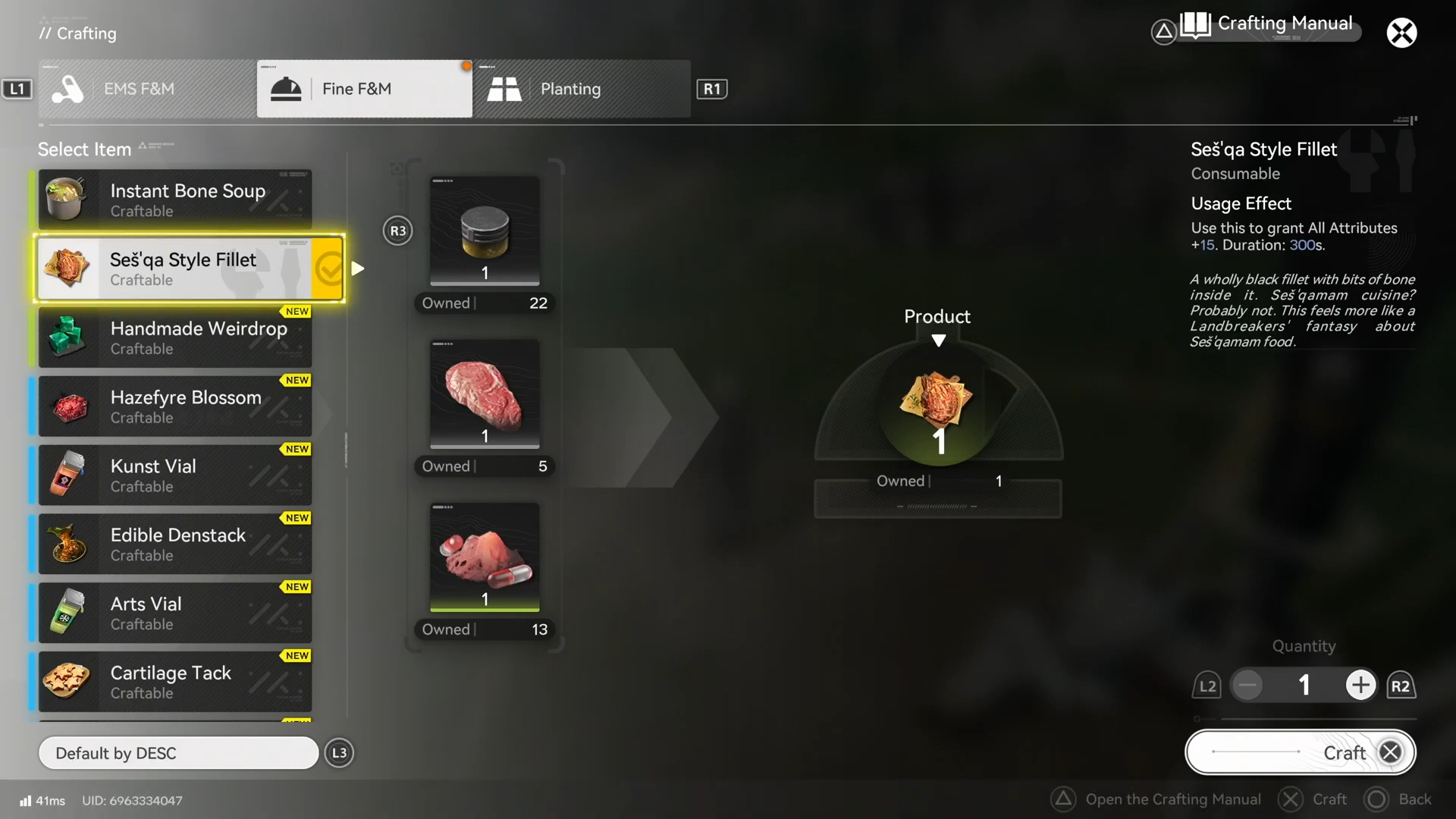The width and height of the screenshot is (1456, 819).
Task: Increase the craft quantity with plus
Action: pos(1360,686)
